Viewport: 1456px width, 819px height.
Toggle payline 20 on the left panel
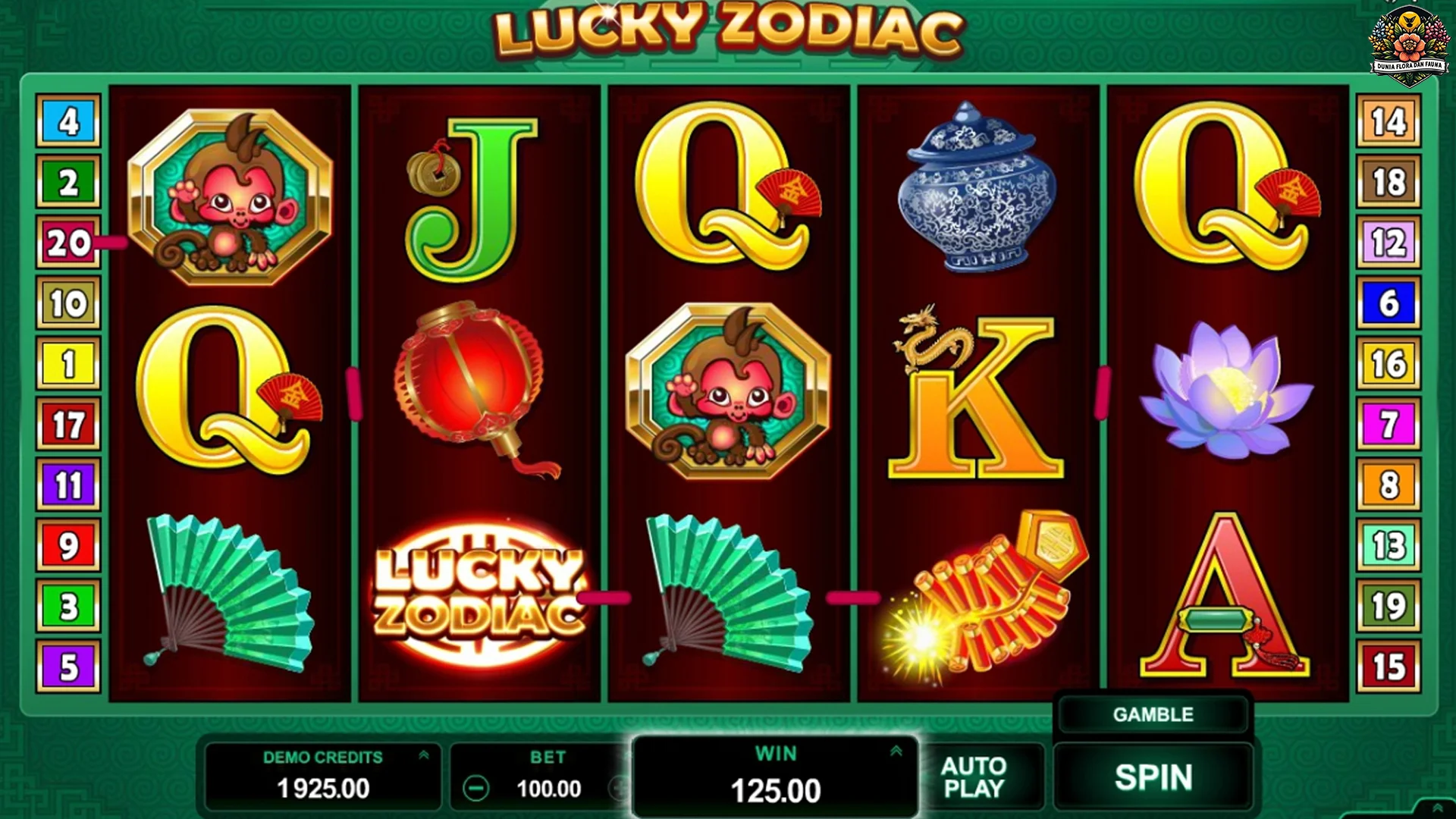pyautogui.click(x=69, y=241)
